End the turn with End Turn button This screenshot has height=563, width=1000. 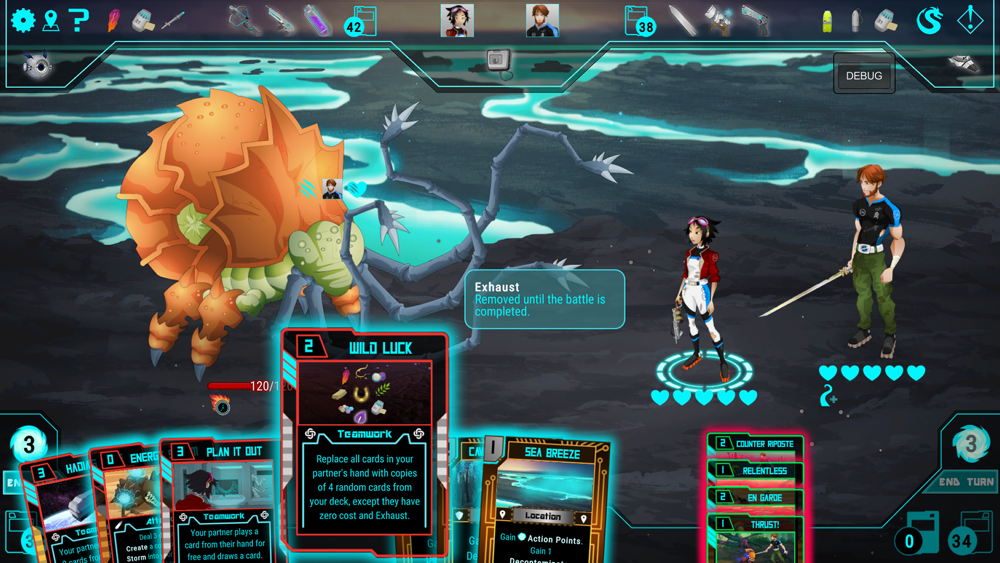click(966, 481)
